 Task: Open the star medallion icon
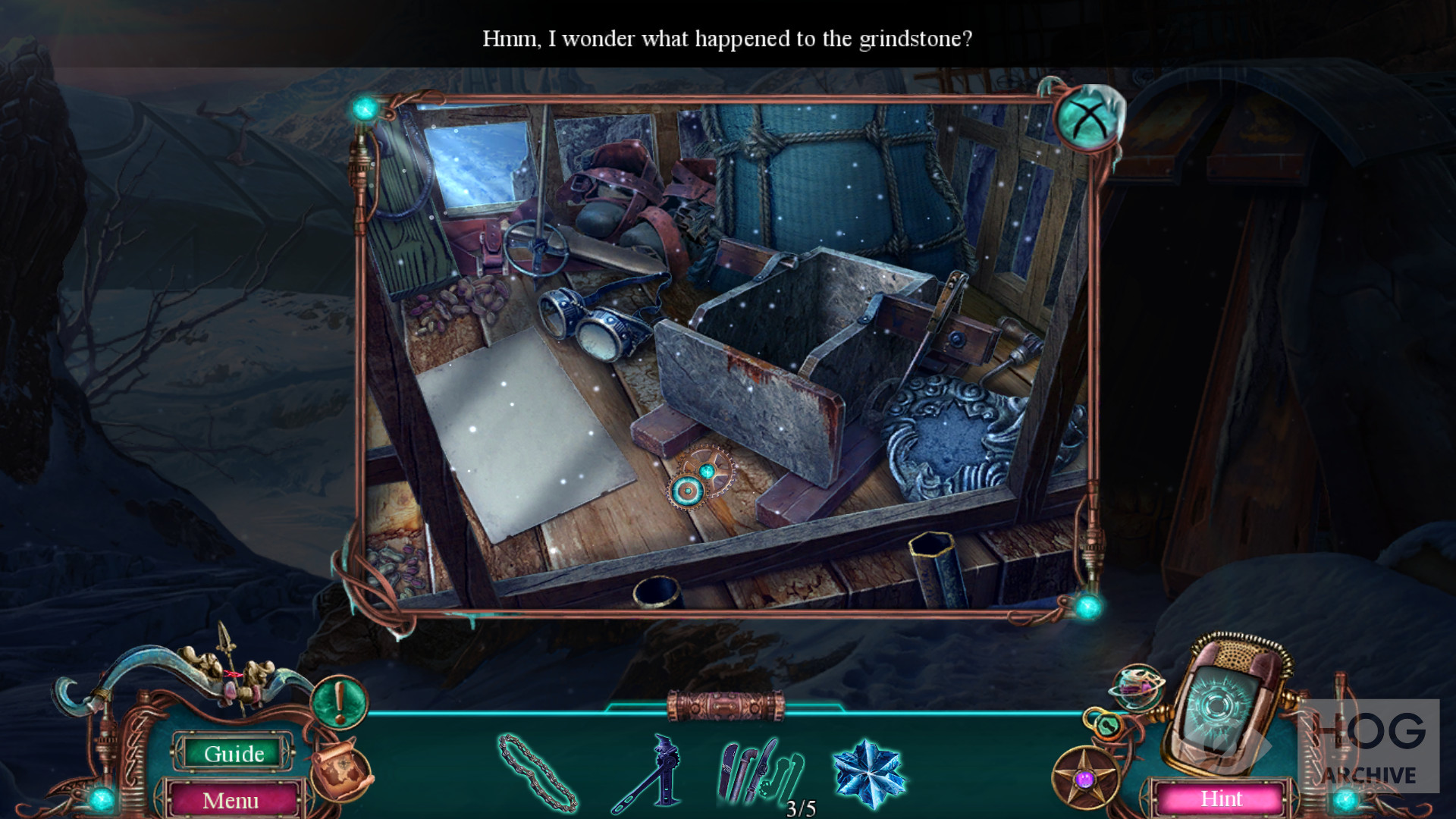(1085, 777)
